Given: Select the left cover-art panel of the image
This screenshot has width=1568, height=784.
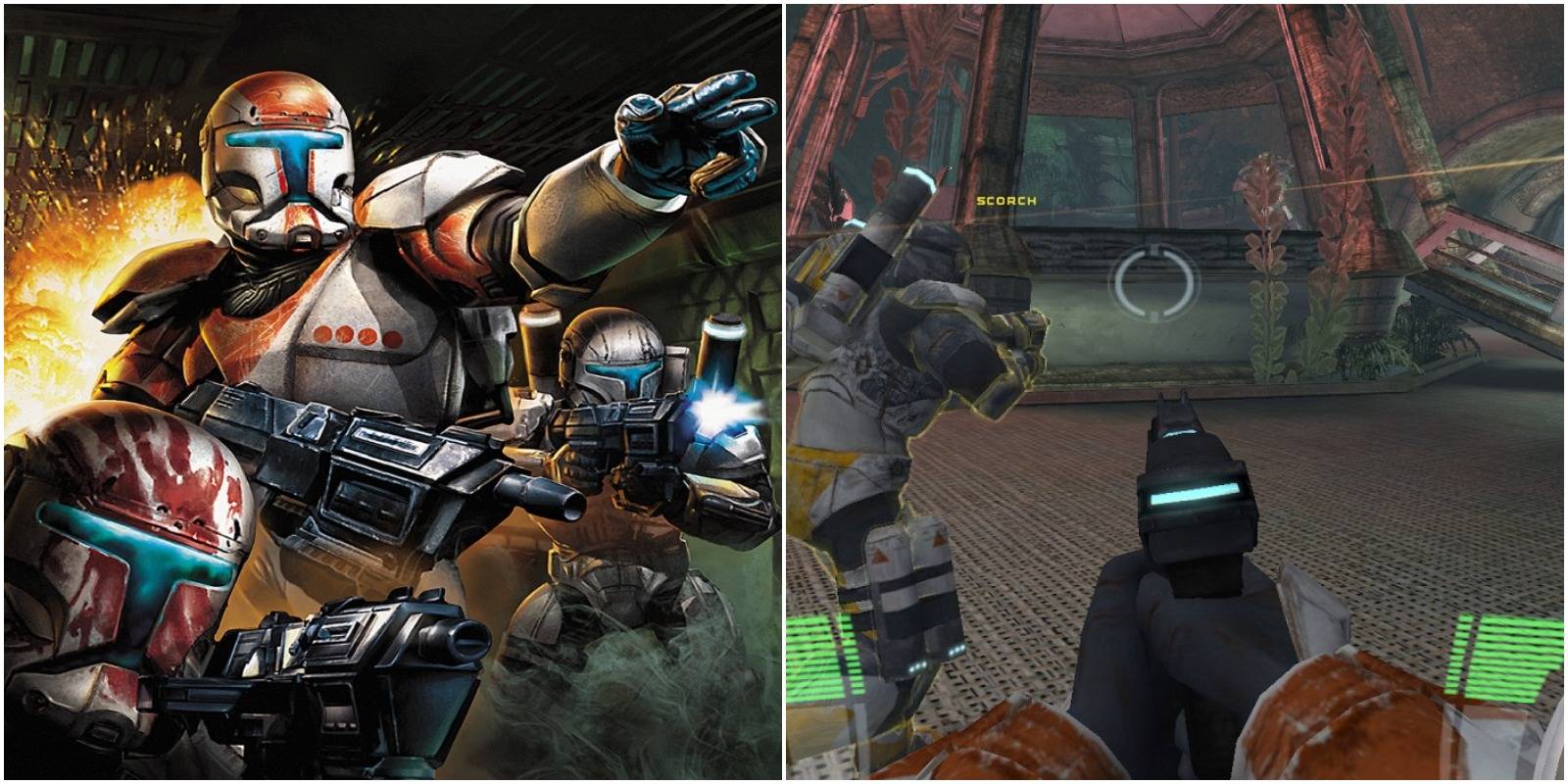Looking at the screenshot, I should coord(392,392).
